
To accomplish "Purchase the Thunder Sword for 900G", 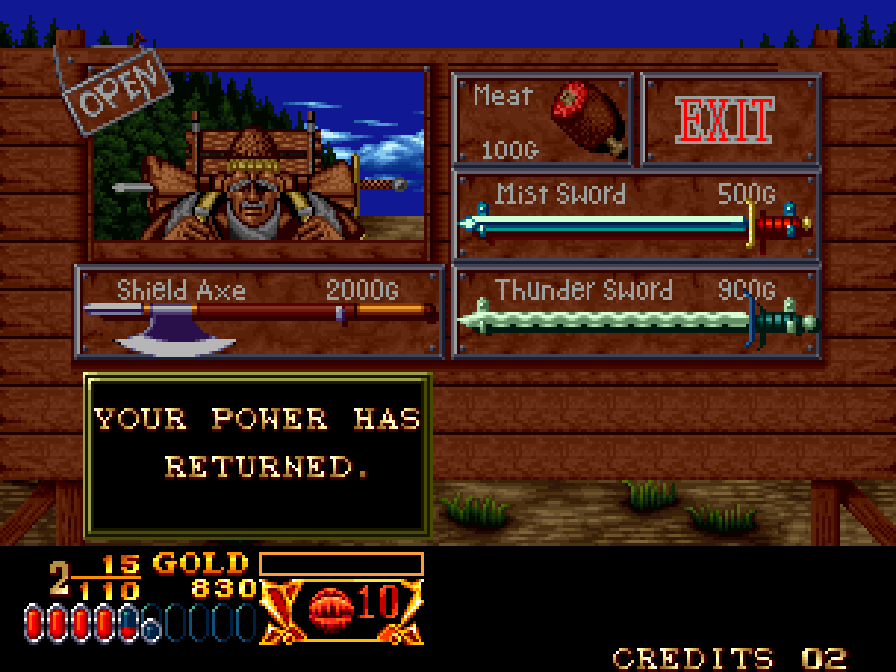I will [636, 311].
